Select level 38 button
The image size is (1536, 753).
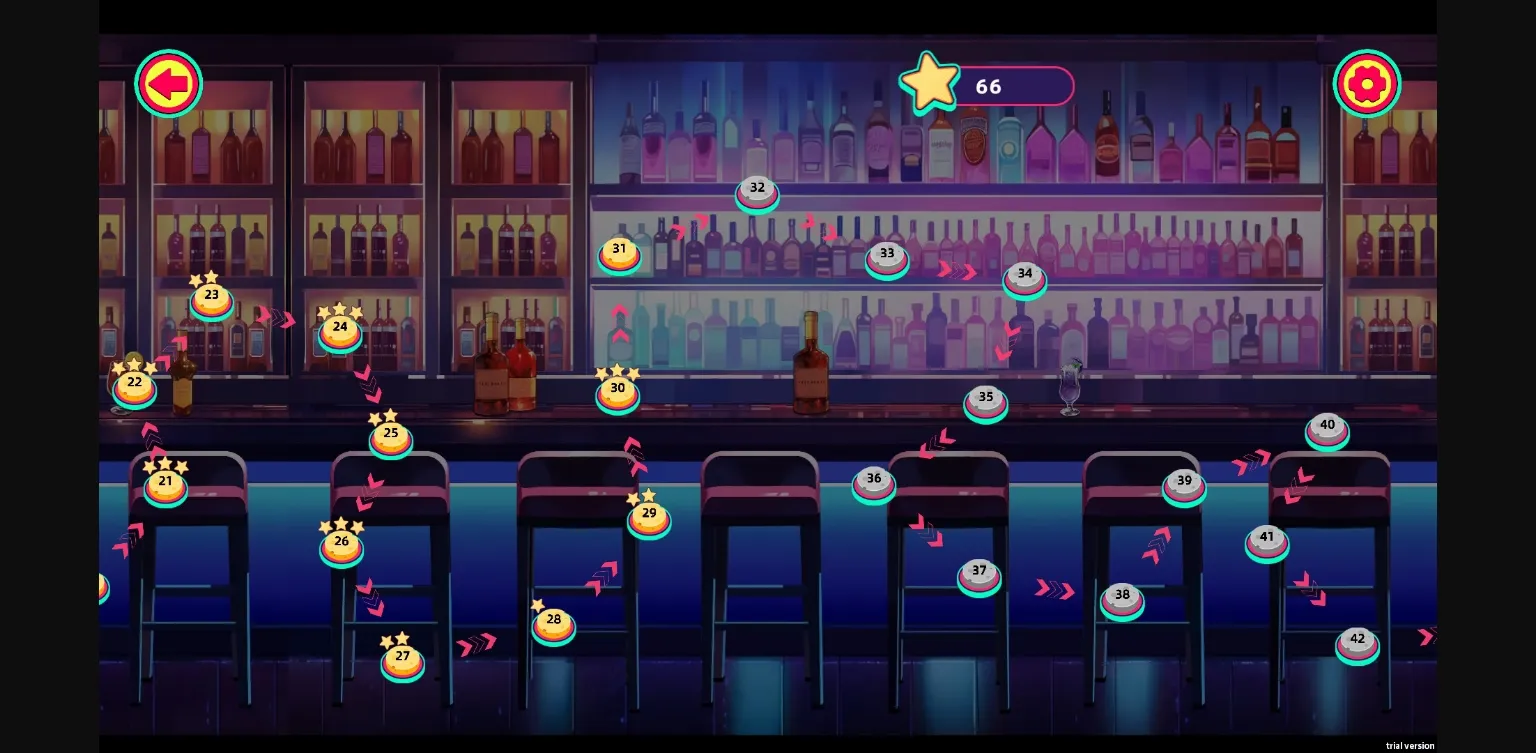[1122, 599]
